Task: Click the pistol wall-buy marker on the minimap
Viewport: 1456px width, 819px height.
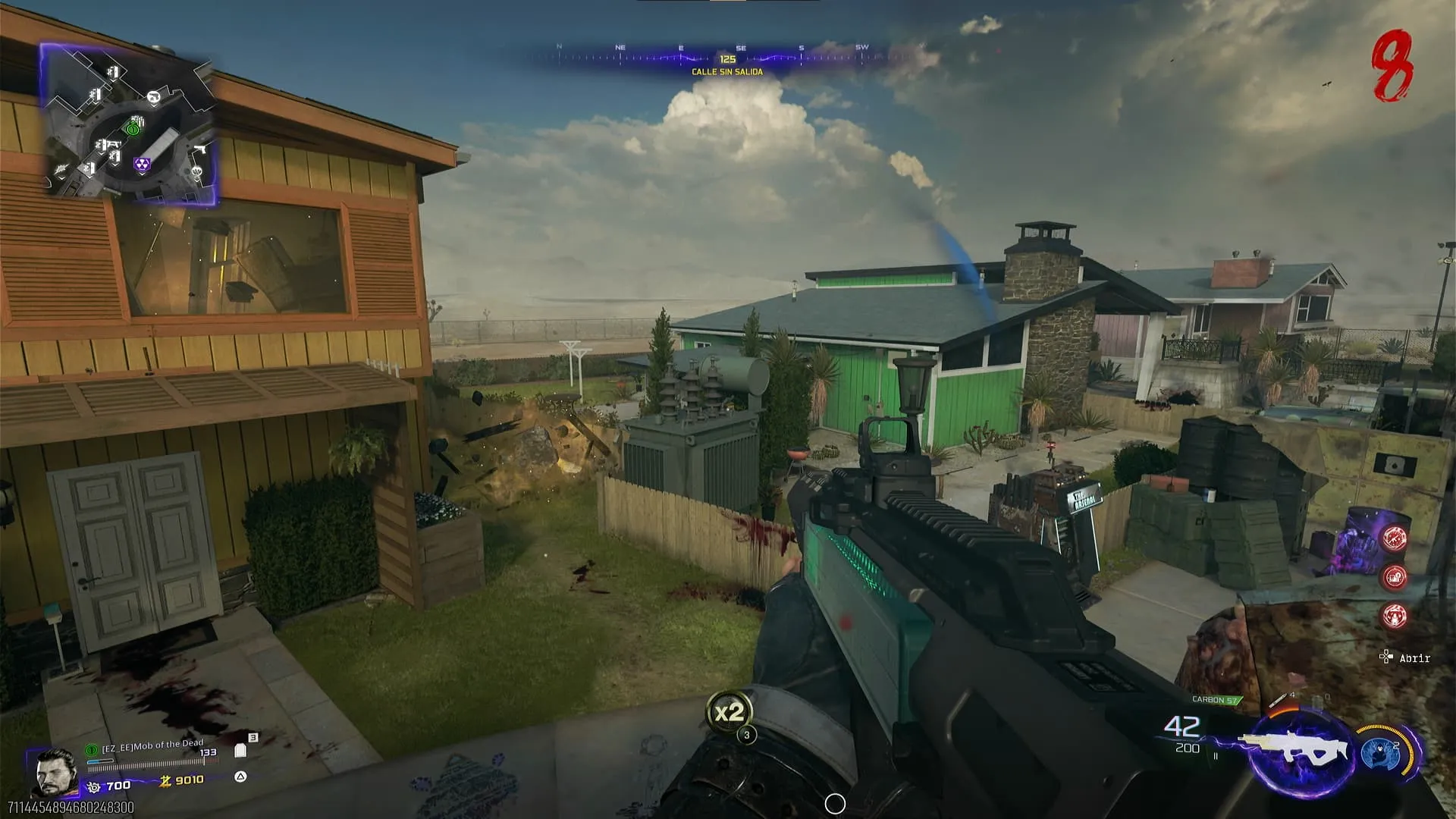Action: [199, 150]
